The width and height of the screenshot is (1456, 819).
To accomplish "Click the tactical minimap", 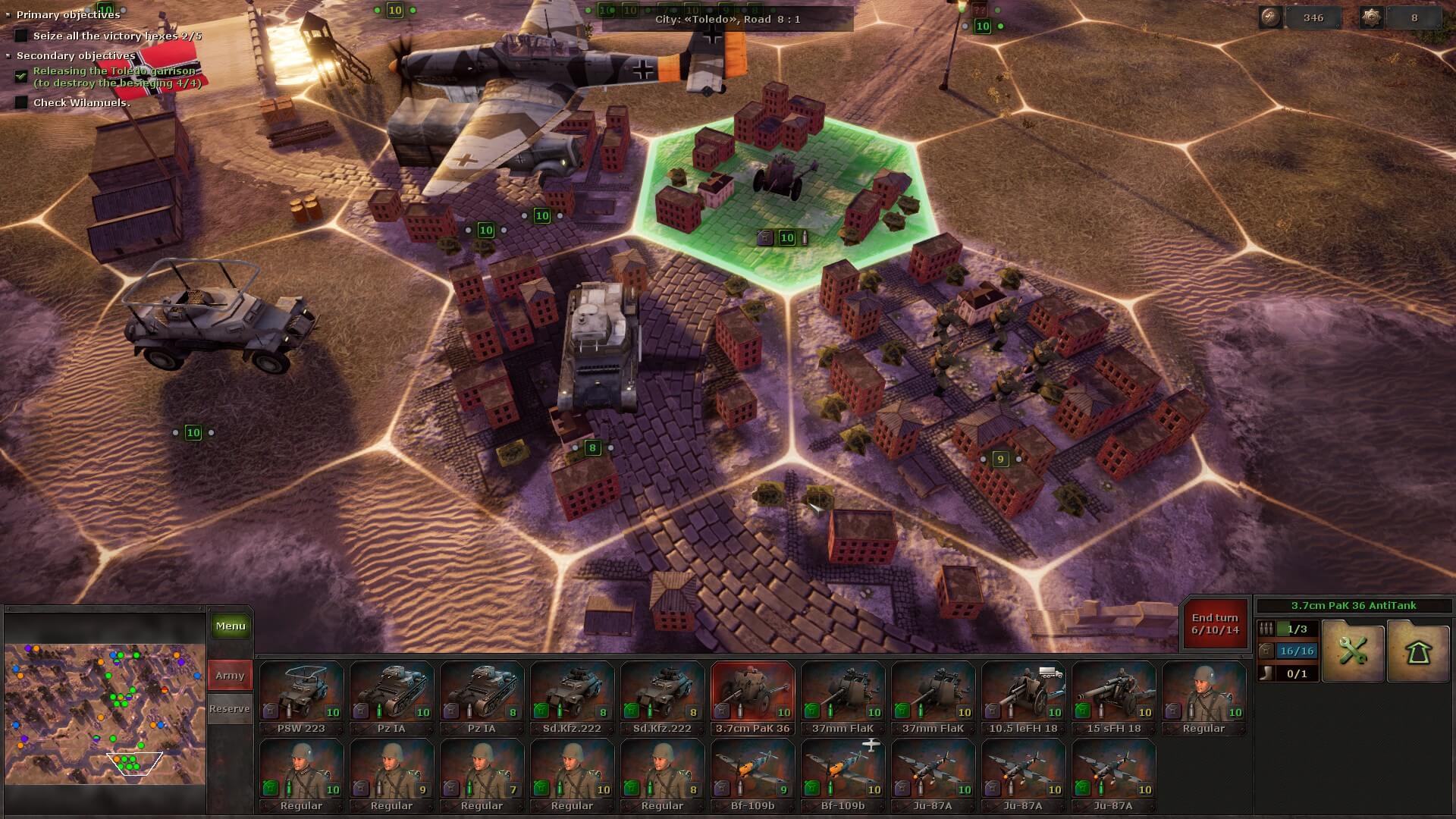I will (105, 714).
